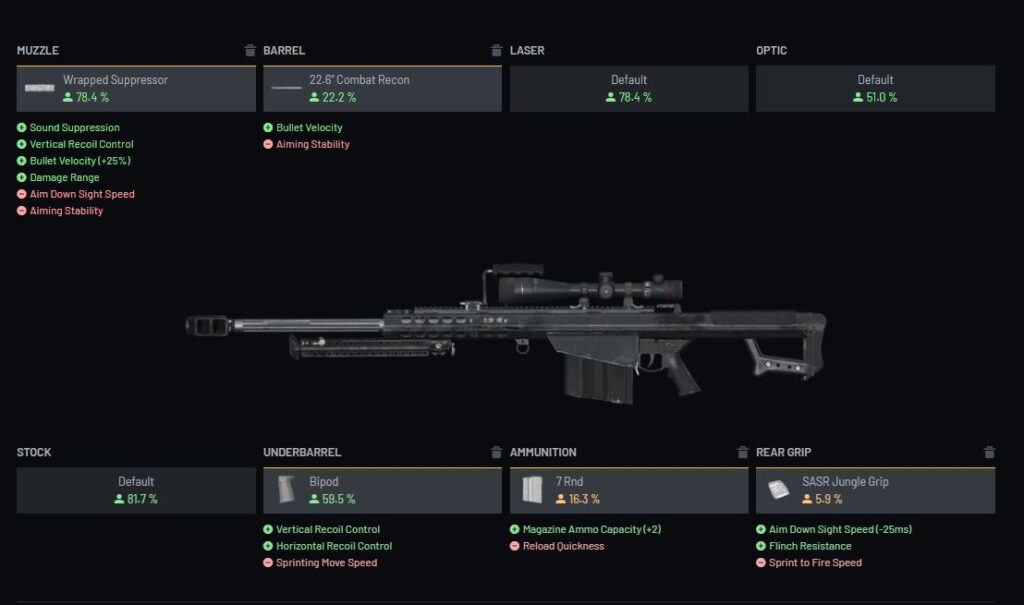1024x605 pixels.
Task: Open the 22.6" Combat Recon barrel slot
Action: pos(382,89)
